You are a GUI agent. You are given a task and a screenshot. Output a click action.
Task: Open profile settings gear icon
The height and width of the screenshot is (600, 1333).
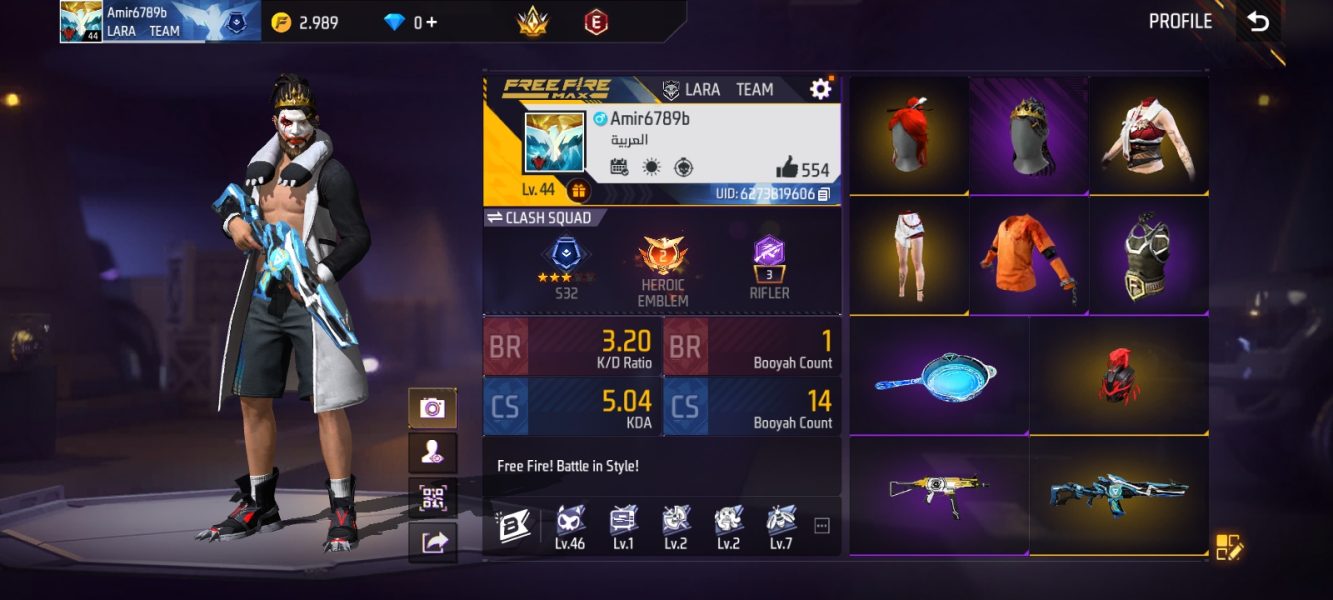[x=820, y=89]
